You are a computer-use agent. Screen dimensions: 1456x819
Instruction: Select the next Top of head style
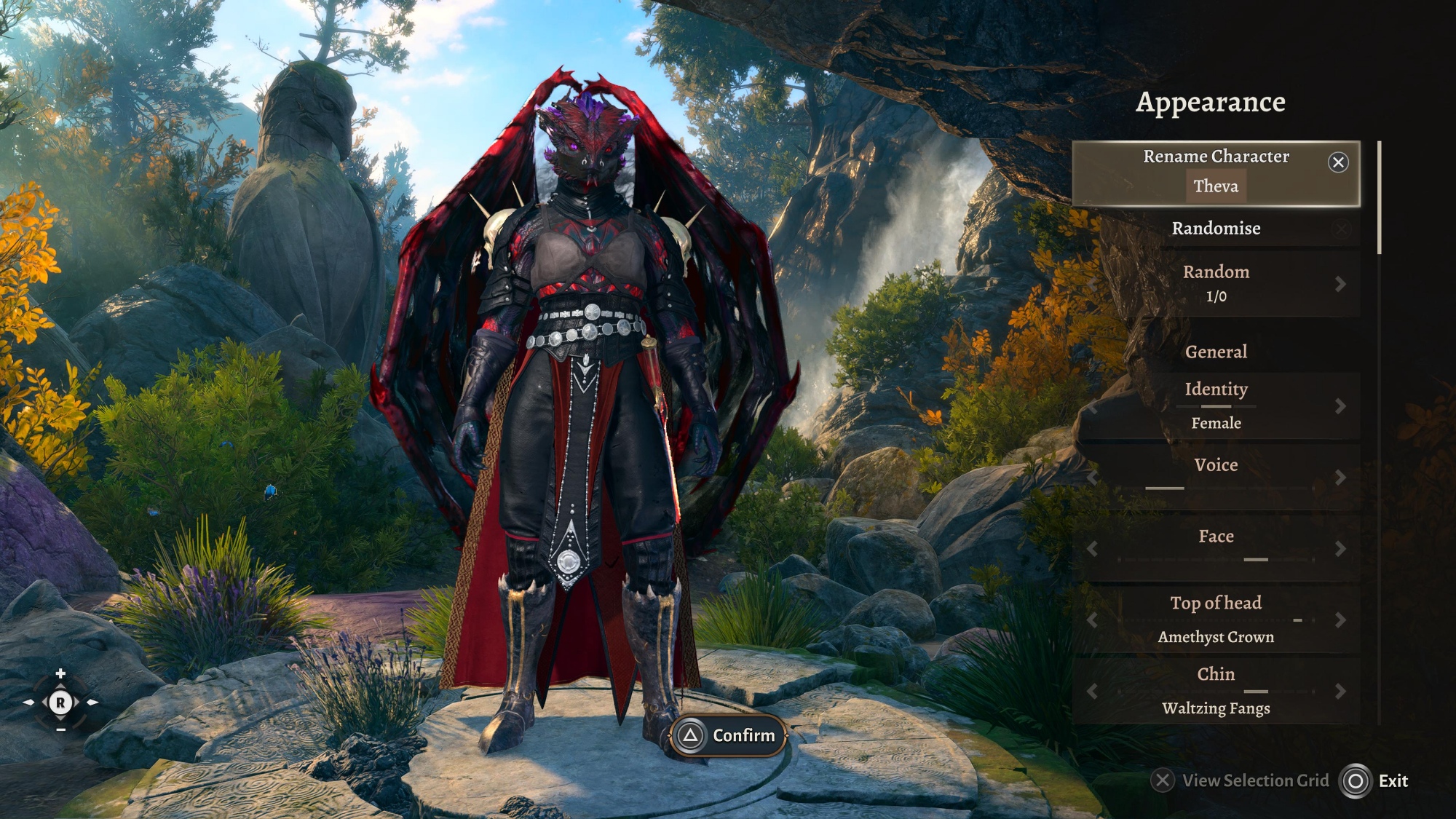pyautogui.click(x=1340, y=620)
